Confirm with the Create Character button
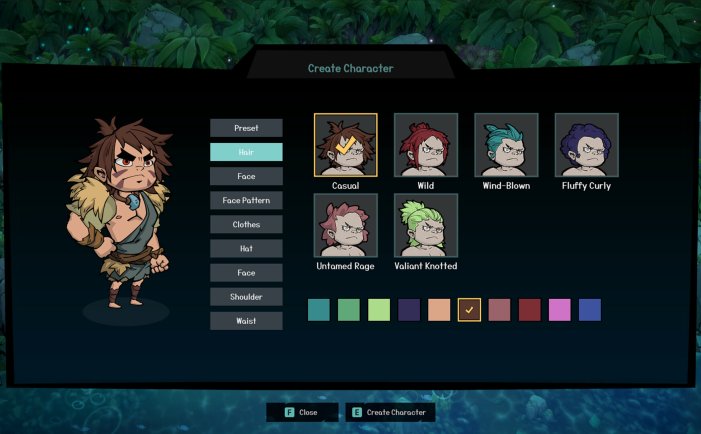The width and height of the screenshot is (701, 434). point(390,412)
